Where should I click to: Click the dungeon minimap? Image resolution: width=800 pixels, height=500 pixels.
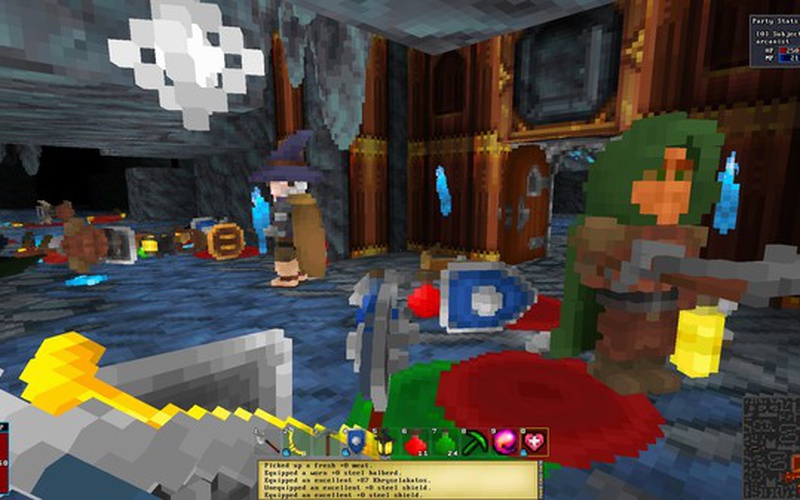point(771,446)
